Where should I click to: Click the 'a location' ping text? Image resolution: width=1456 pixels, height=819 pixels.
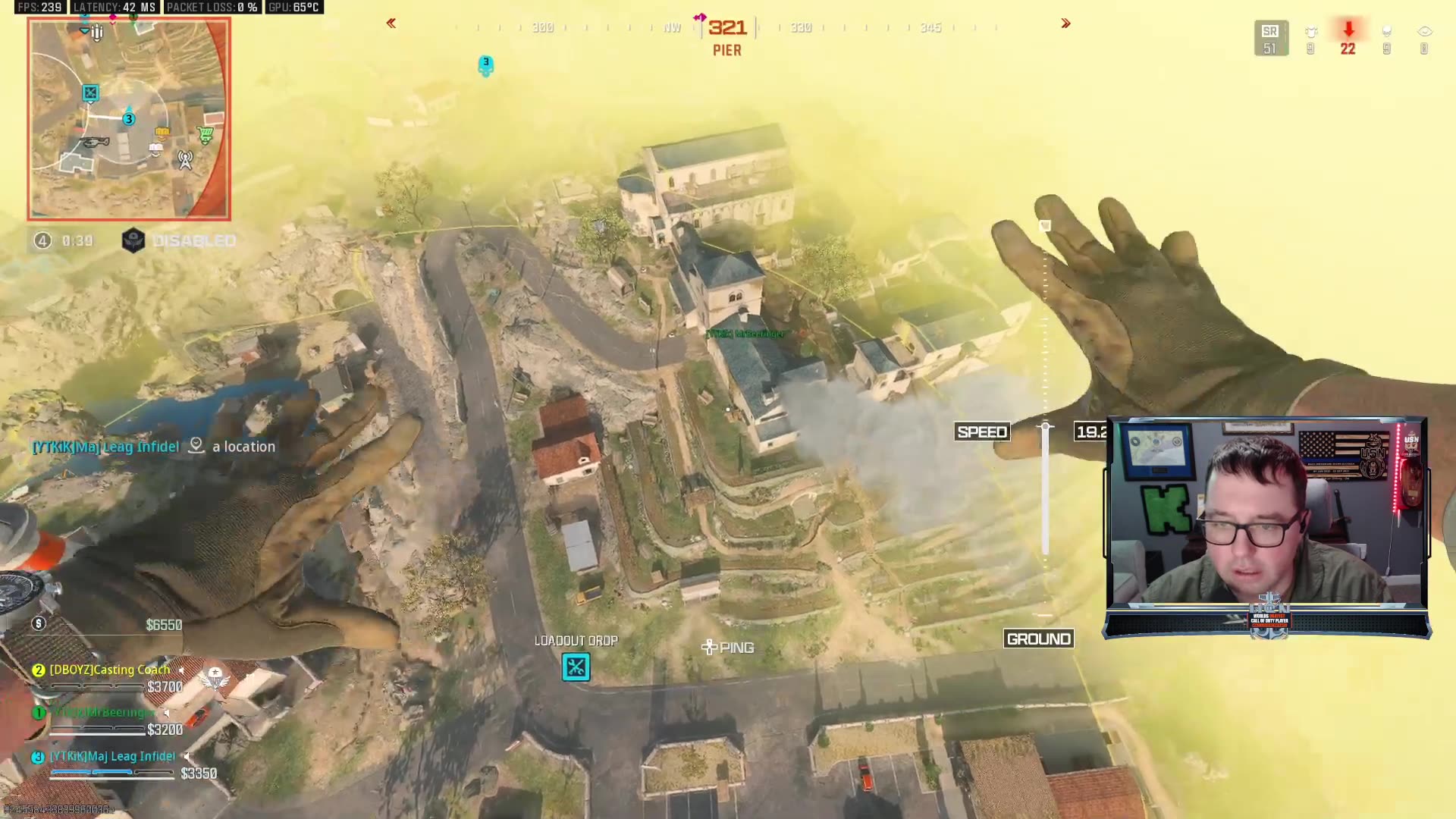click(244, 447)
